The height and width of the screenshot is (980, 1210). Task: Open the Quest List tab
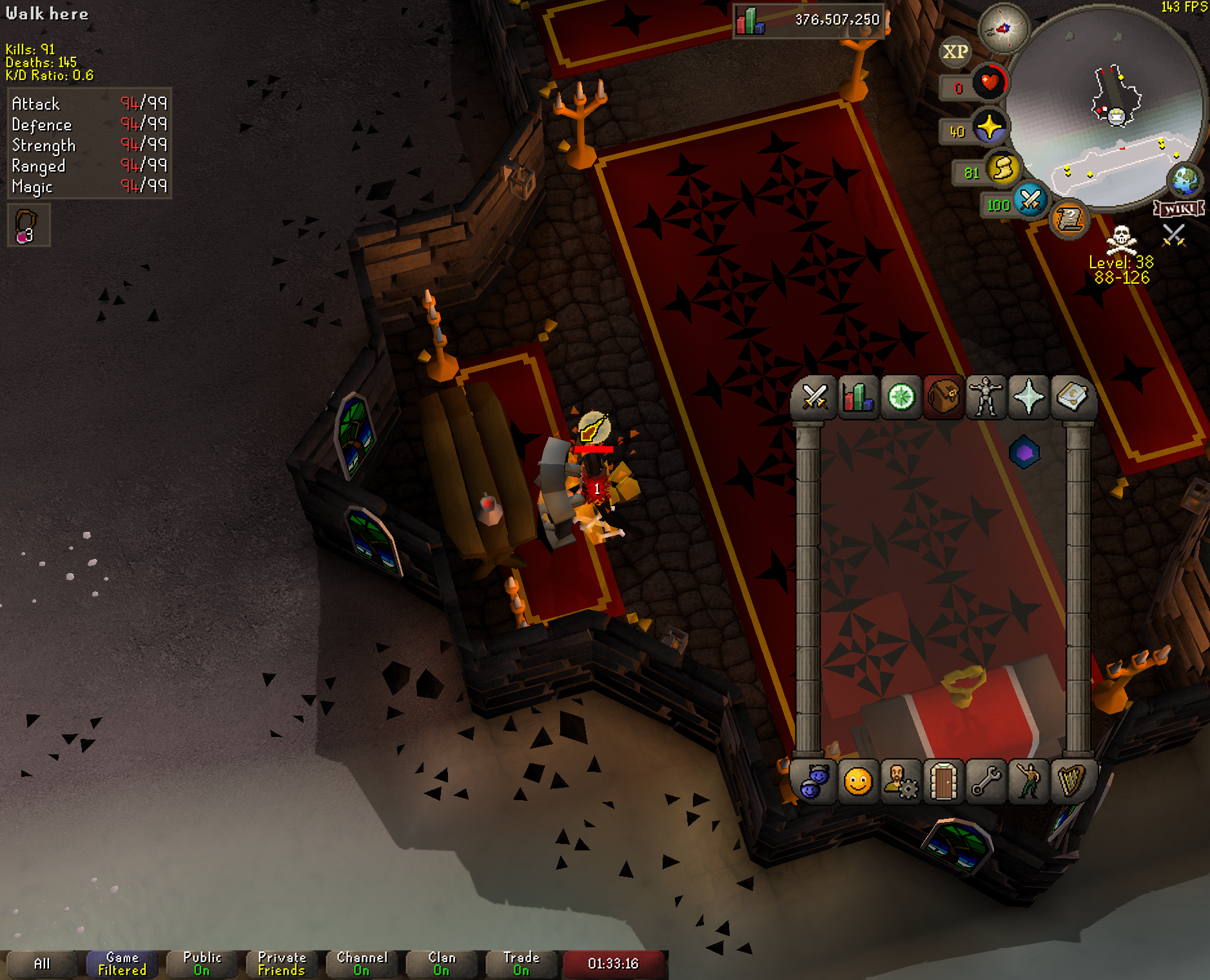pyautogui.click(x=901, y=397)
